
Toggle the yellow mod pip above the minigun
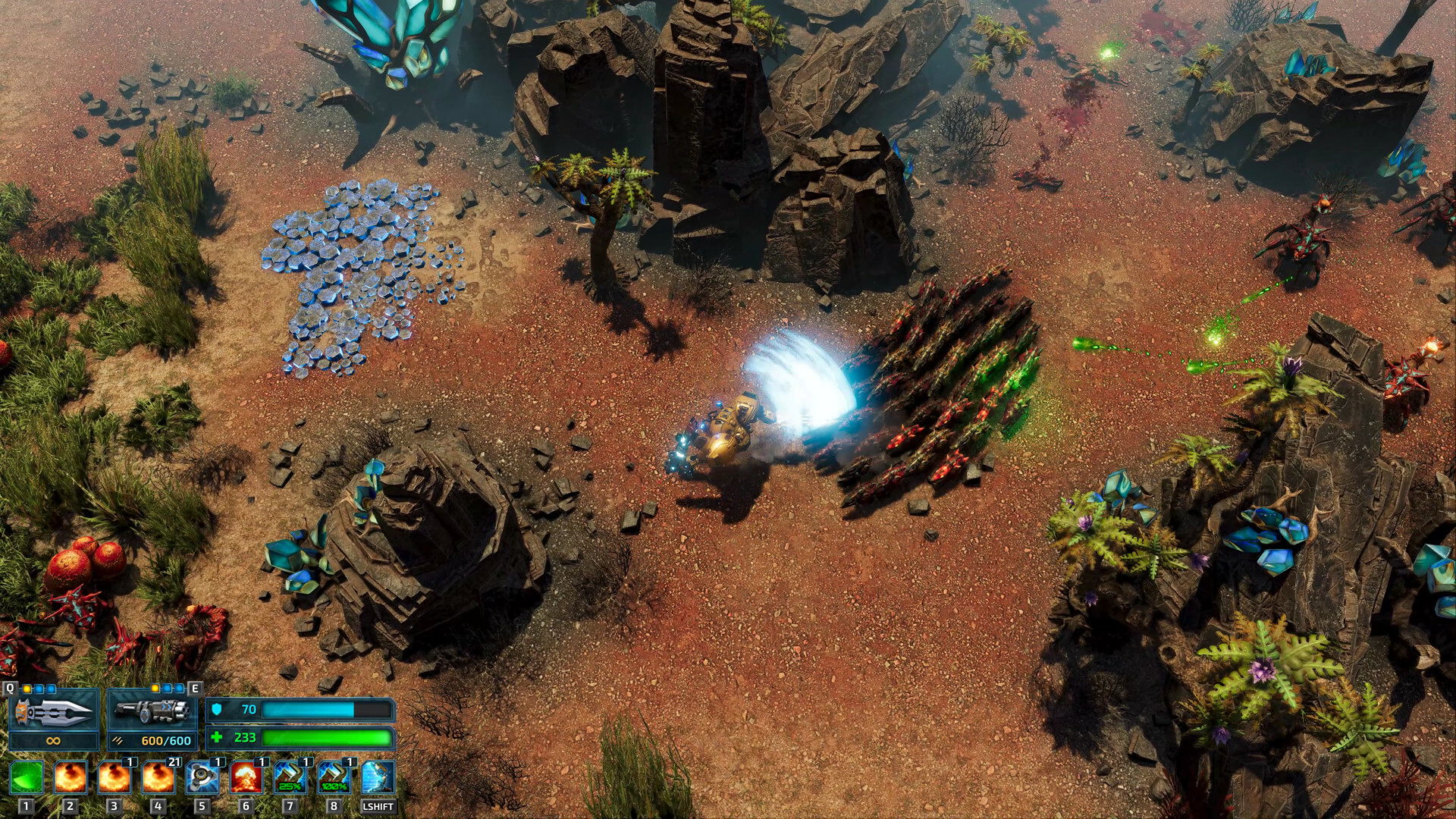point(155,689)
